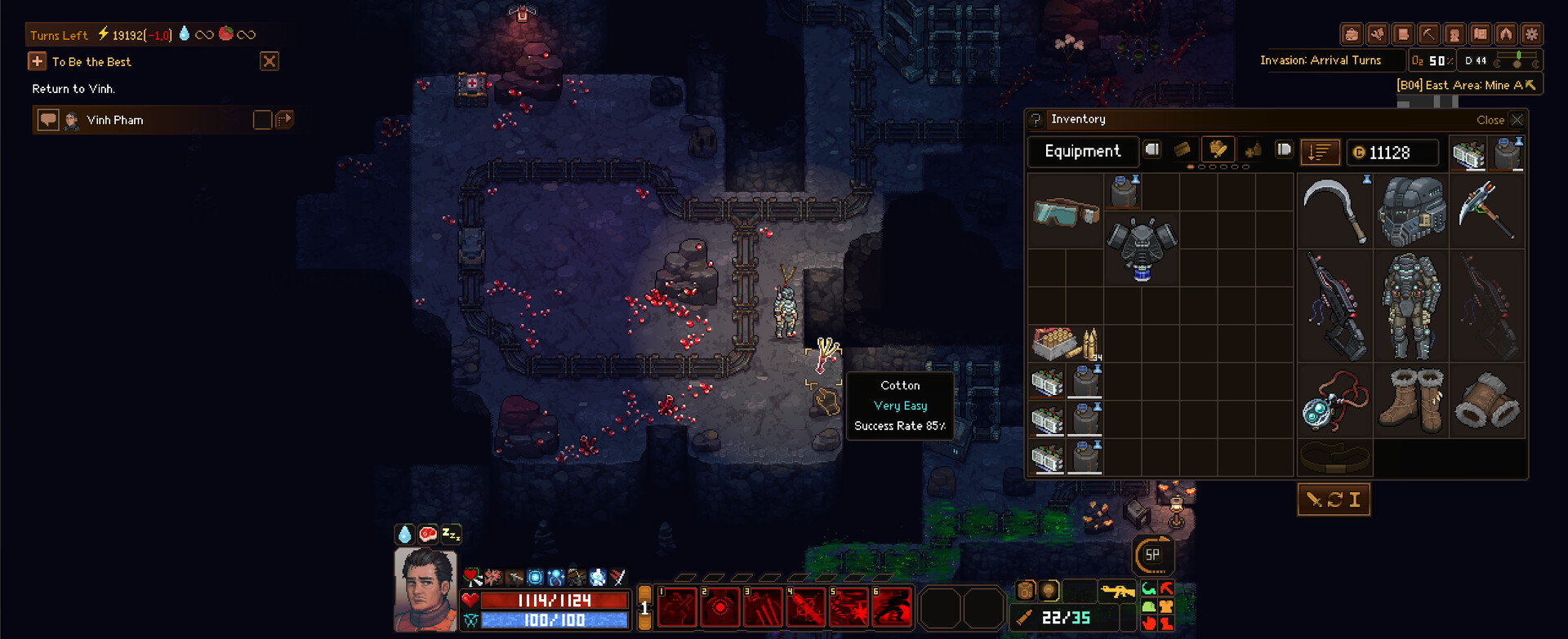The width and height of the screenshot is (1568, 639).
Task: Click the arrow on East Area: Mine A label
Action: coord(1530,83)
